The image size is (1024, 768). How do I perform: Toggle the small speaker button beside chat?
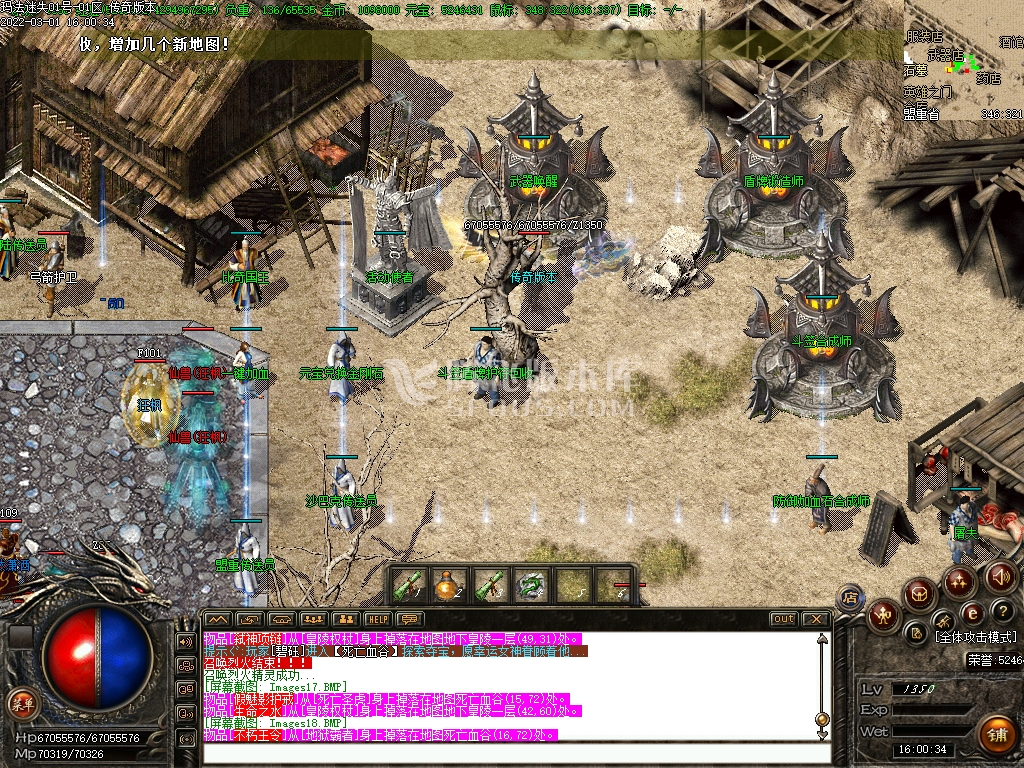pos(186,641)
